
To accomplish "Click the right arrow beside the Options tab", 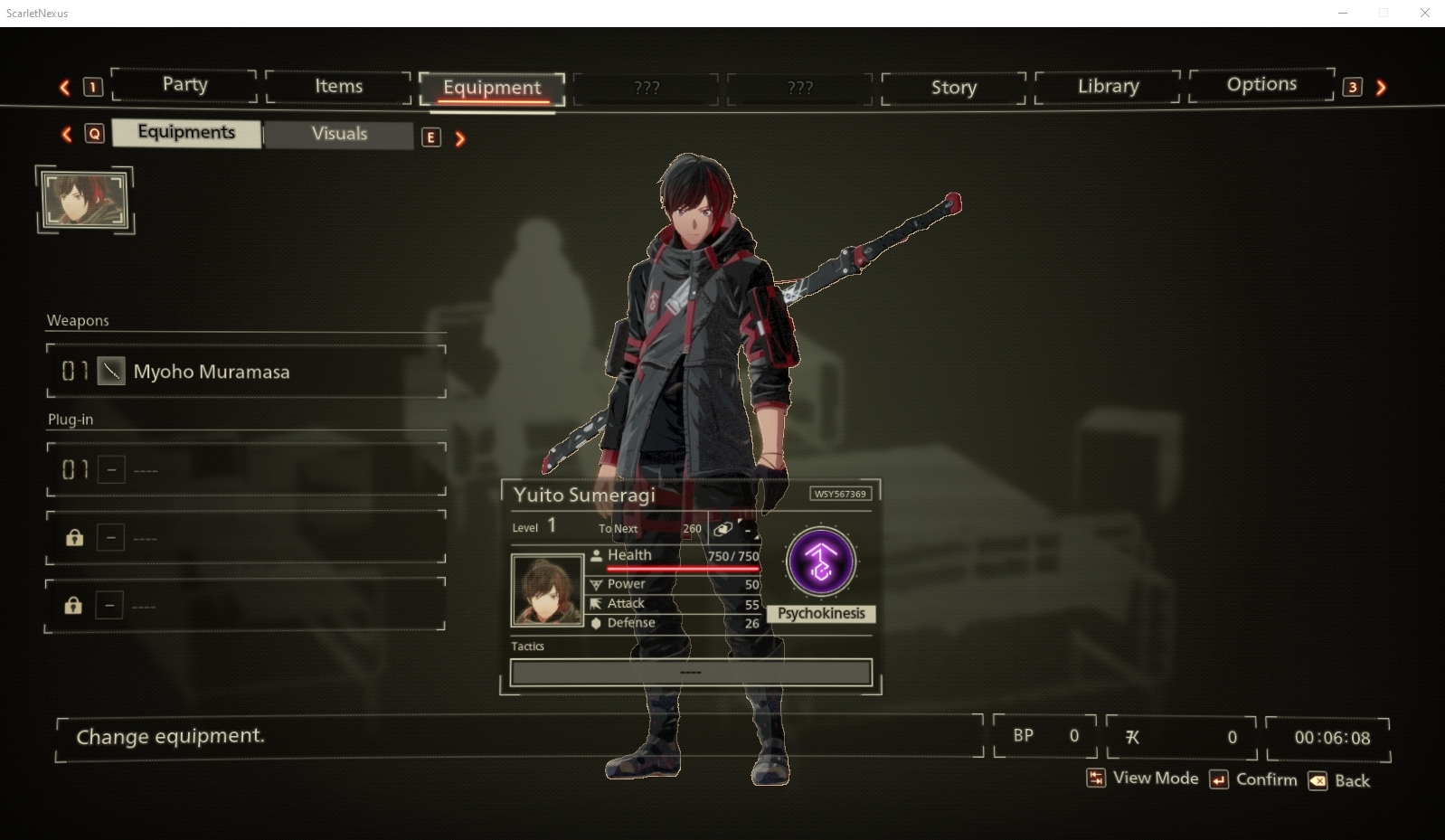I will 1381,88.
